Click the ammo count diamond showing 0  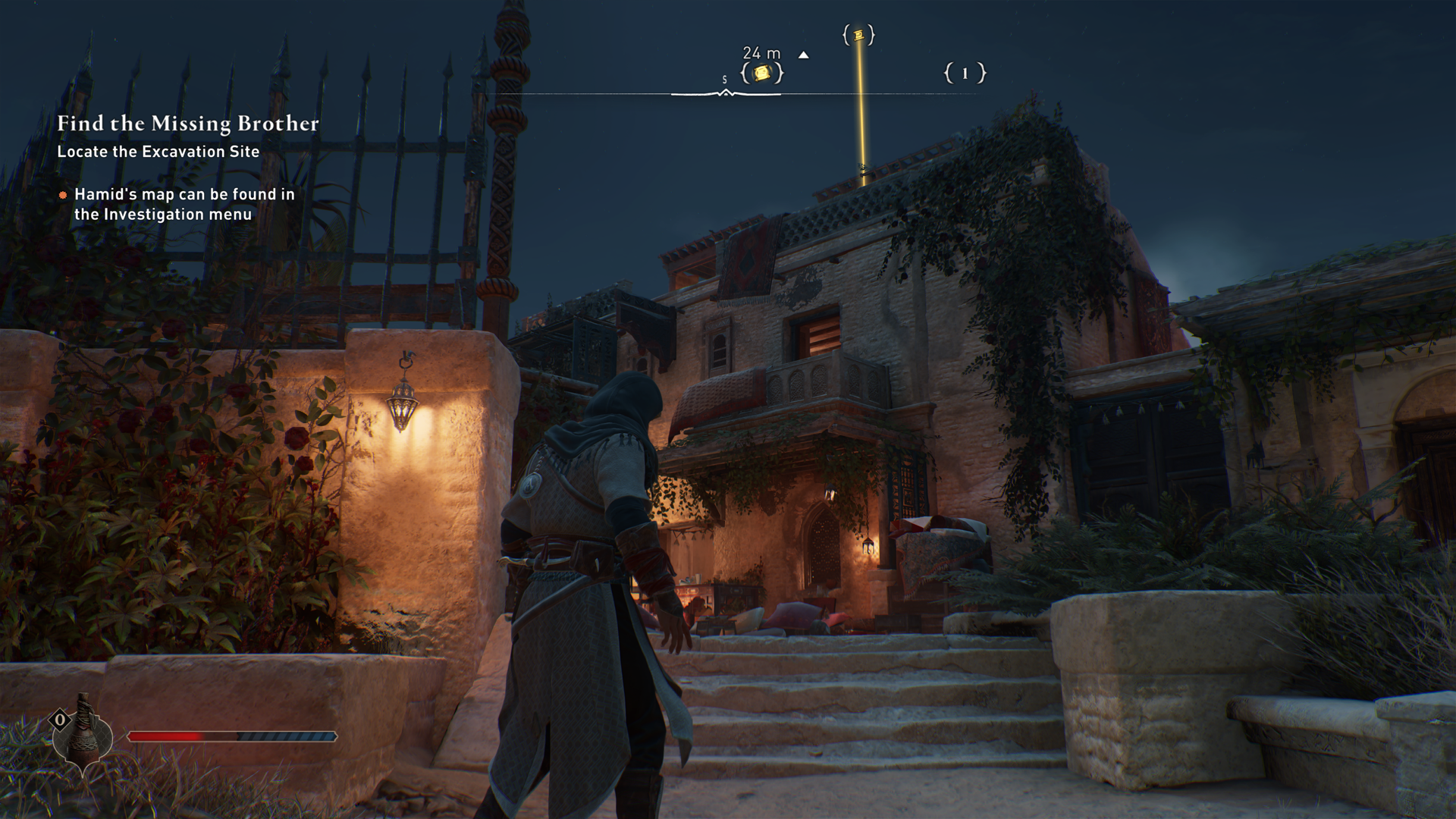point(61,719)
